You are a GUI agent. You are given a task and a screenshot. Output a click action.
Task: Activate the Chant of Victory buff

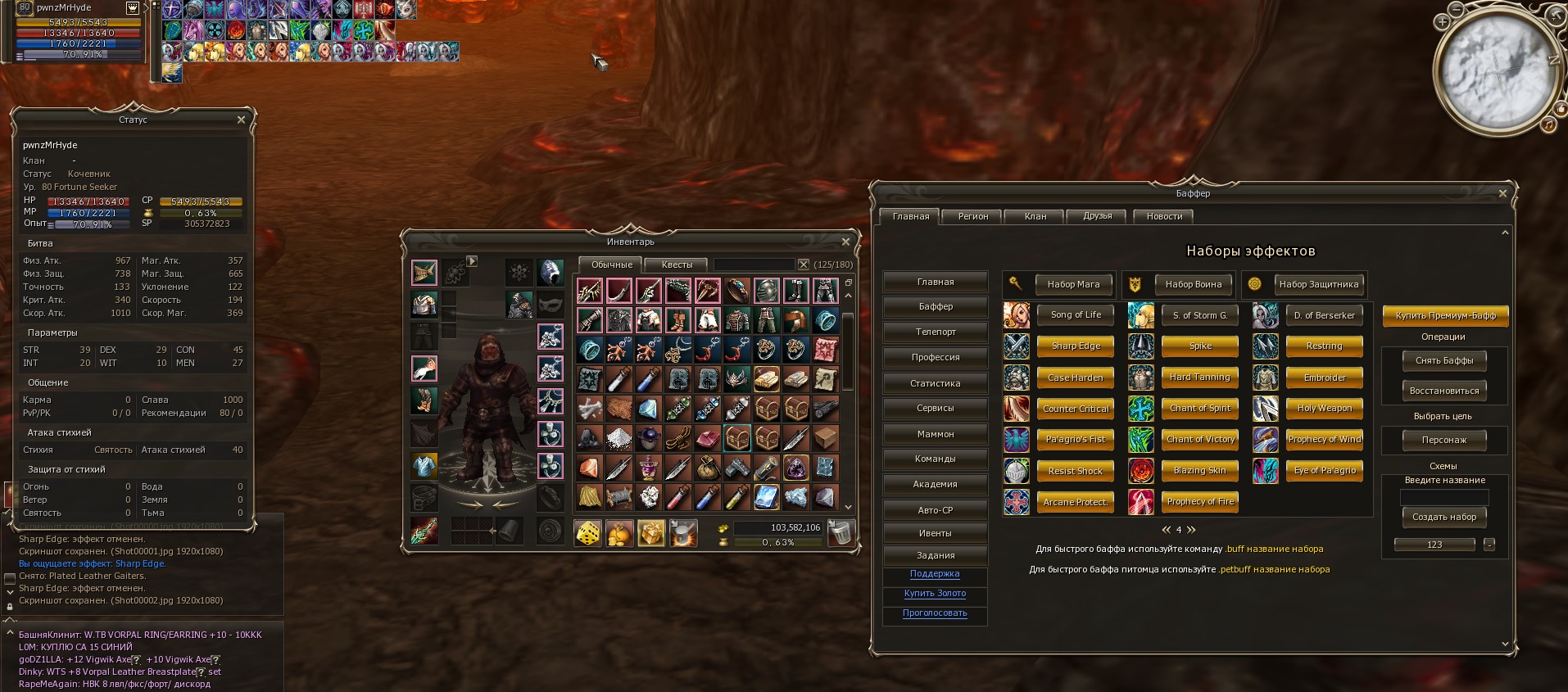pos(1200,439)
